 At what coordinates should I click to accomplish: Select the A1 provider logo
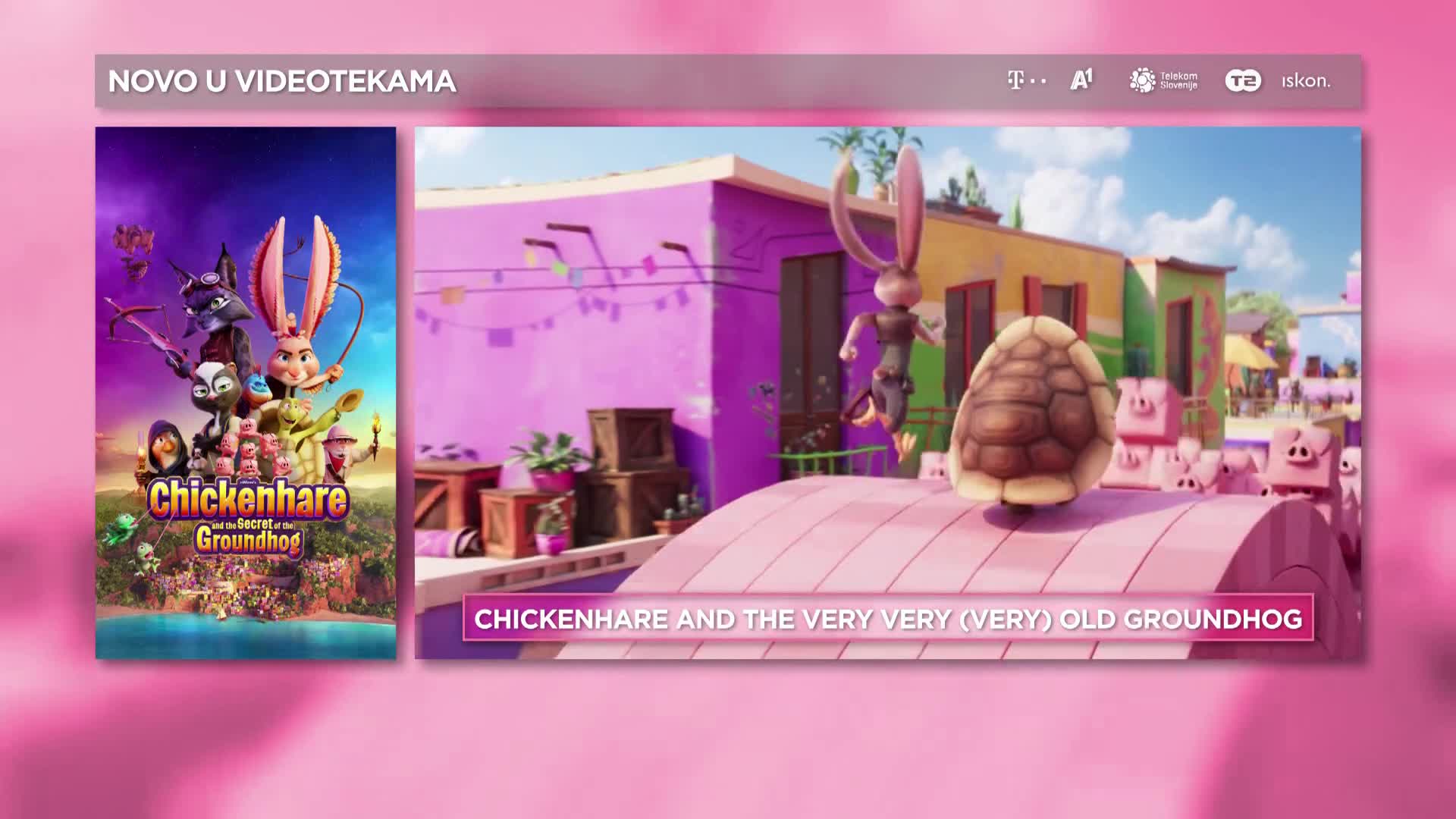coord(1081,80)
